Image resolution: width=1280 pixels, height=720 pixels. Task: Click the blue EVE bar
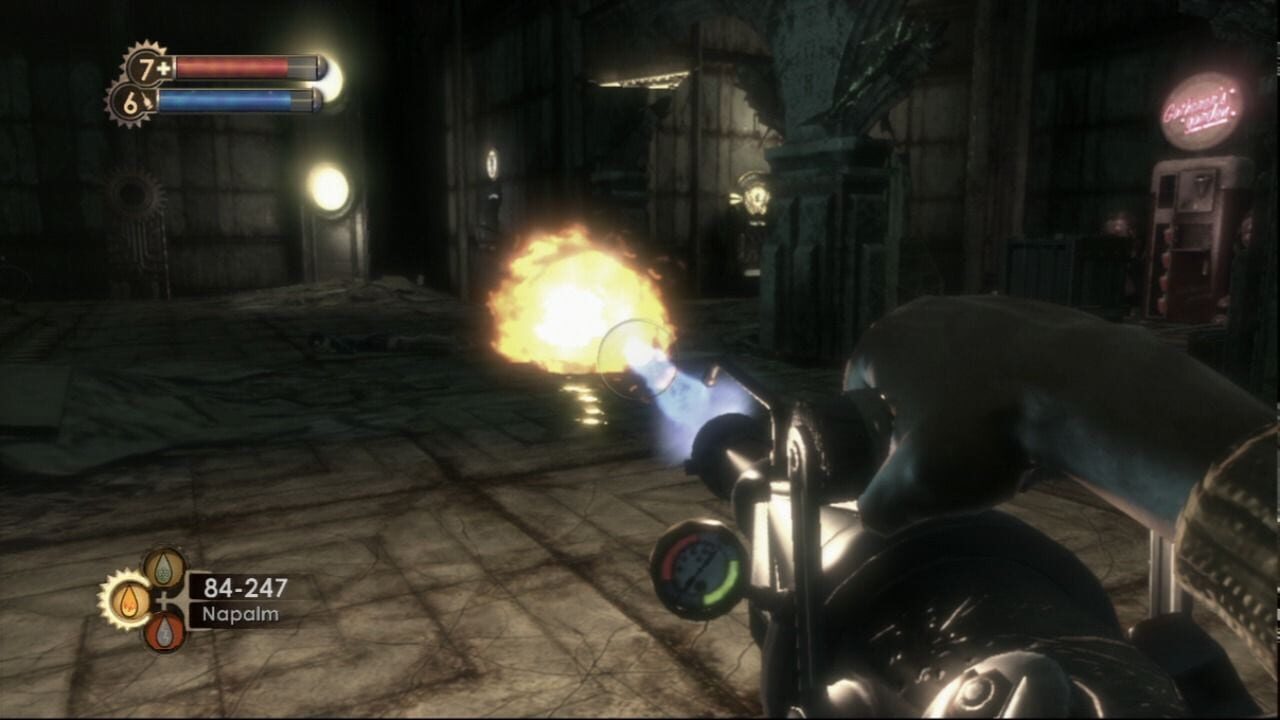tap(226, 99)
